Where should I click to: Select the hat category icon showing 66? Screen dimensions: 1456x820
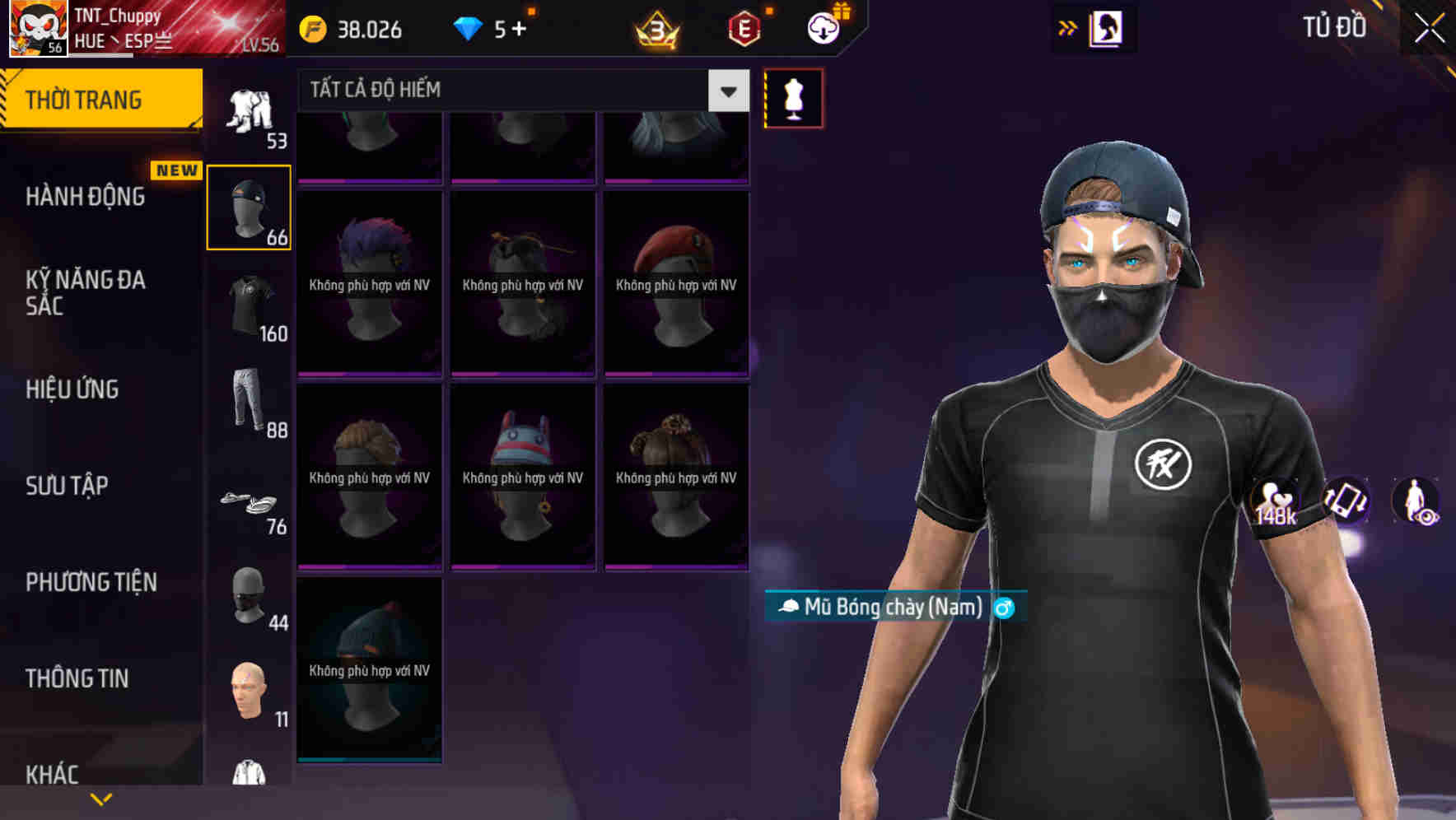point(249,207)
